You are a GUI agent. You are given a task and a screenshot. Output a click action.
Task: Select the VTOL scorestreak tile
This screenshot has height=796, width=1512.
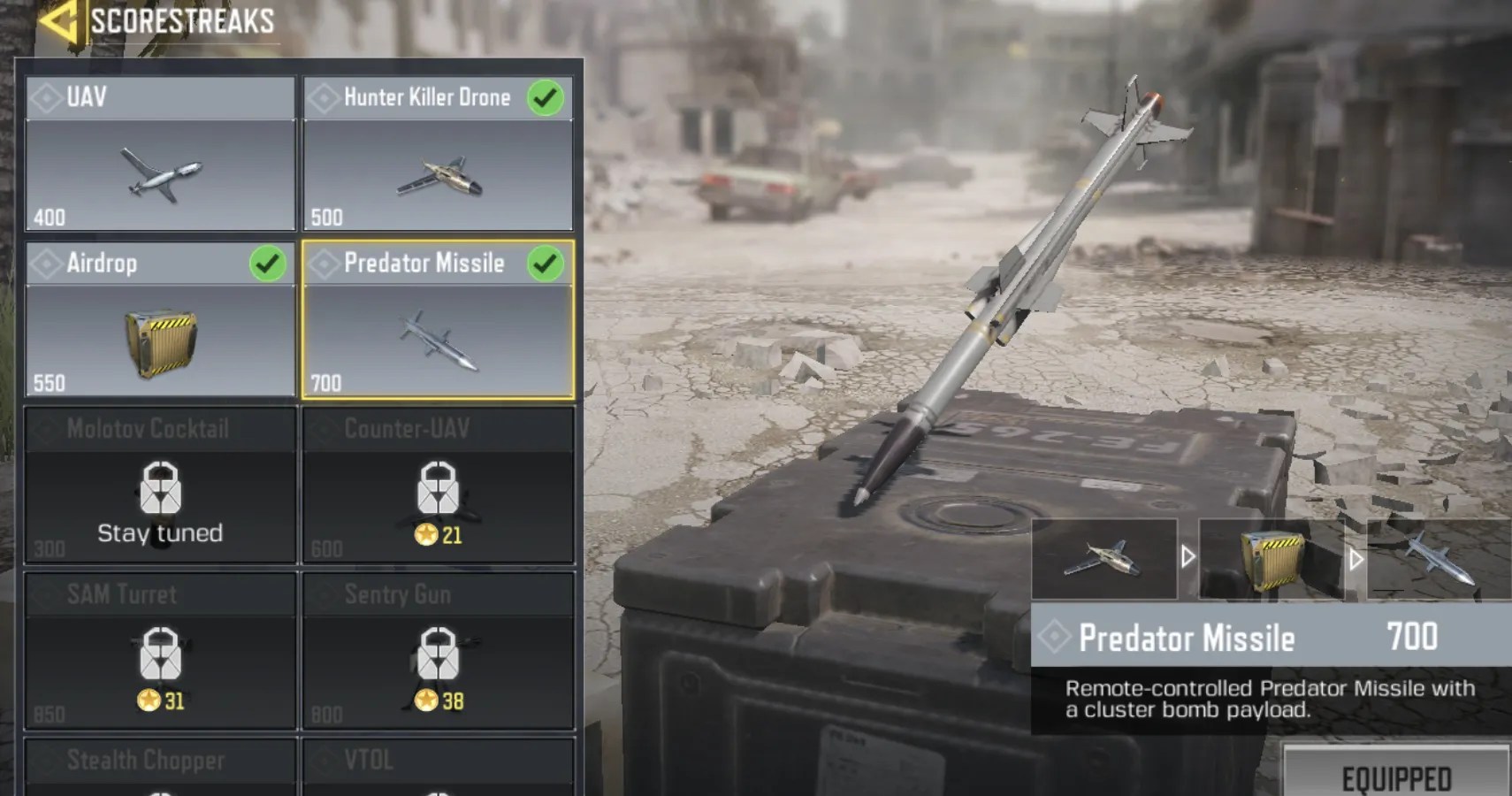click(x=439, y=759)
